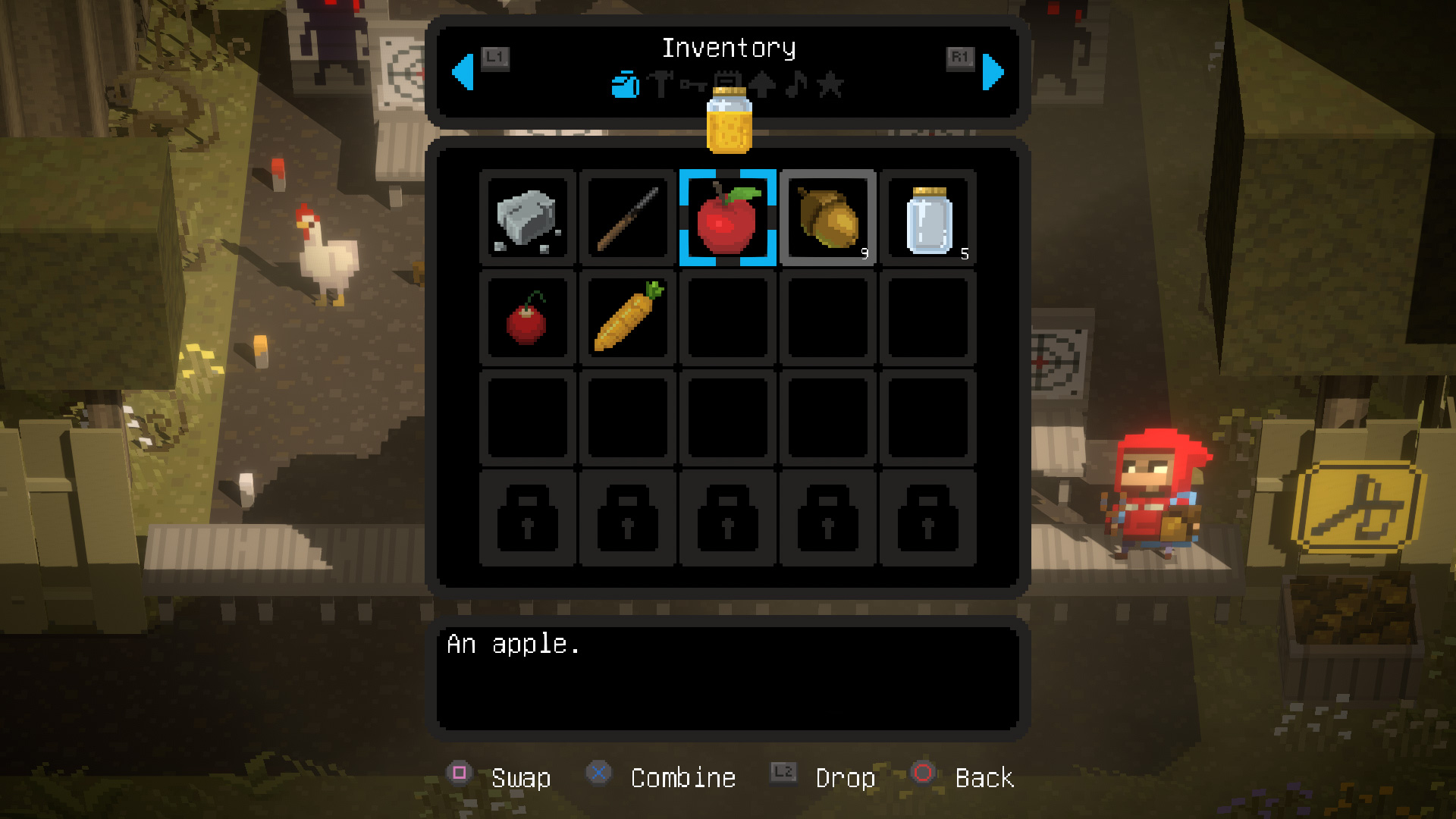Choose the red cherry berry slot

pyautogui.click(x=527, y=318)
